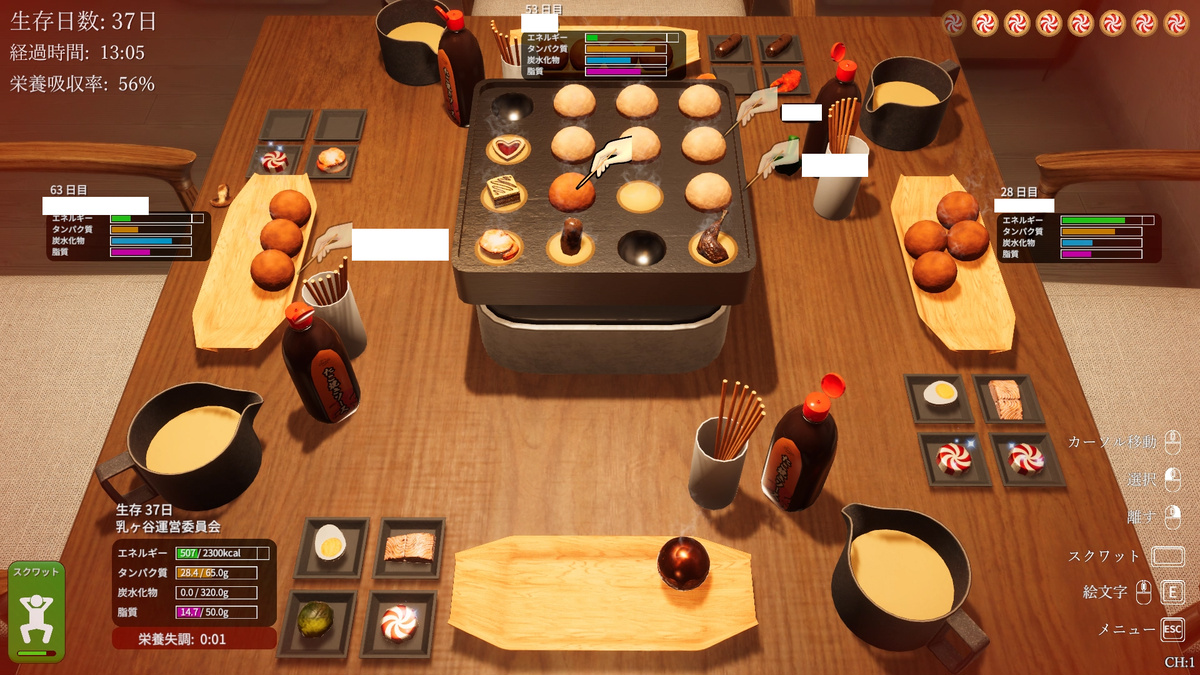The width and height of the screenshot is (1200, 675).
Task: Pick the green vegetable ingredient tray
Action: (x=316, y=620)
